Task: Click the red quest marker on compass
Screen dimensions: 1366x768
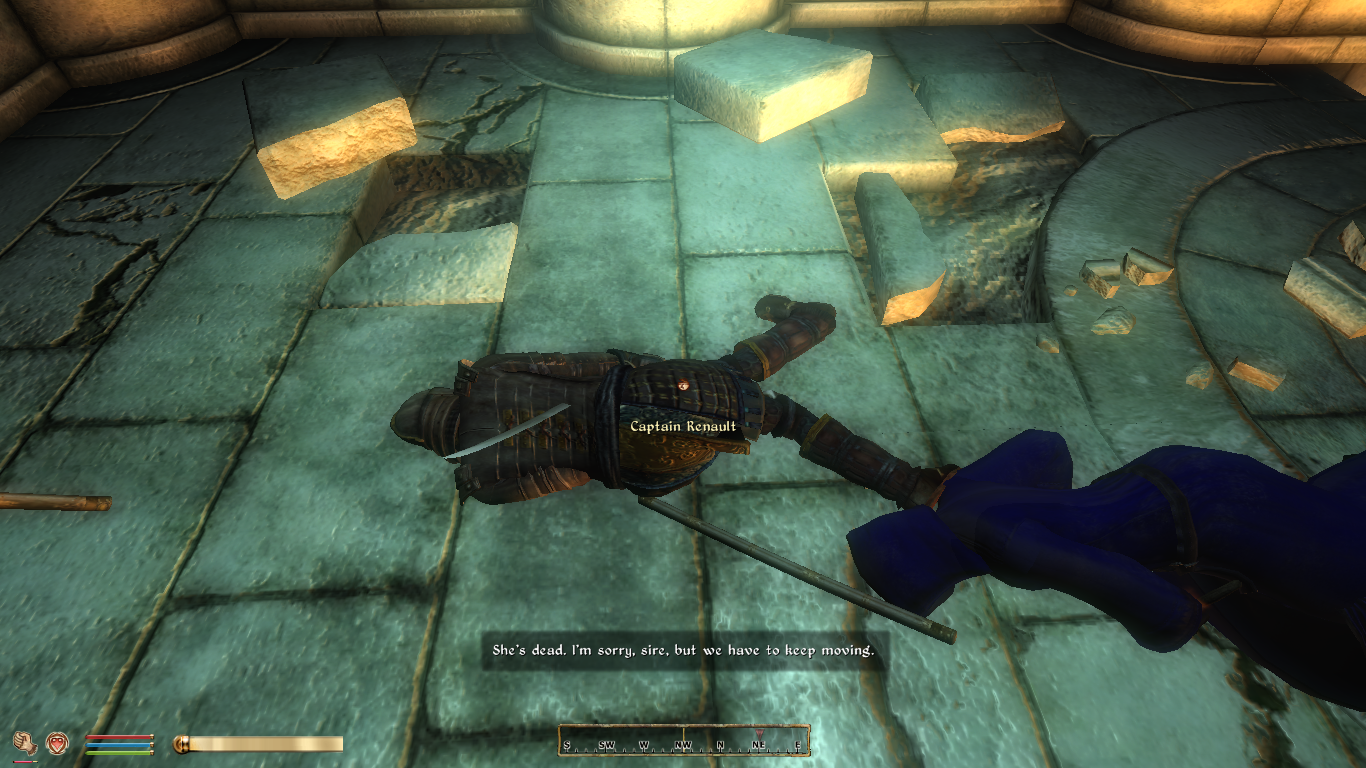Action: (759, 734)
